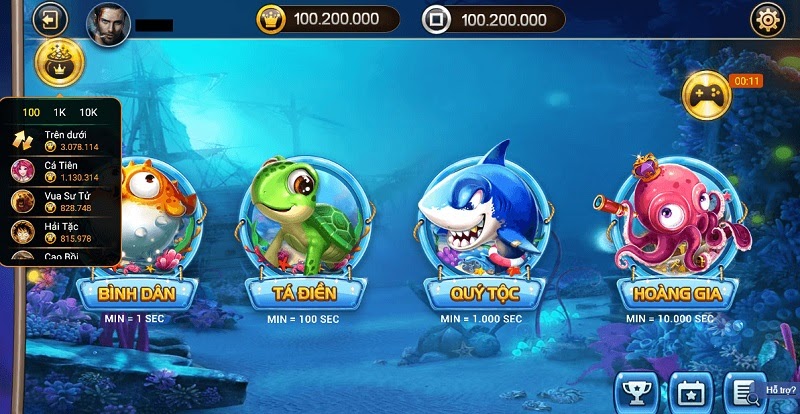The image size is (800, 414).
Task: Choose the Quý Tộc shark room
Action: [x=485, y=292]
